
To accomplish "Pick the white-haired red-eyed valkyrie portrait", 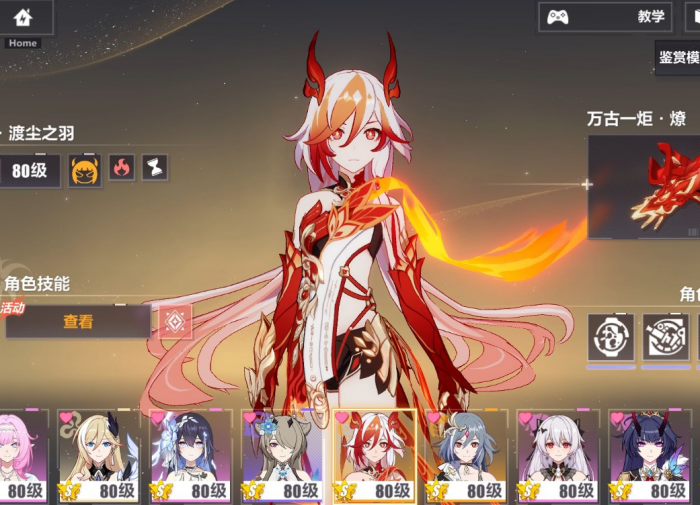I will coord(558,455).
